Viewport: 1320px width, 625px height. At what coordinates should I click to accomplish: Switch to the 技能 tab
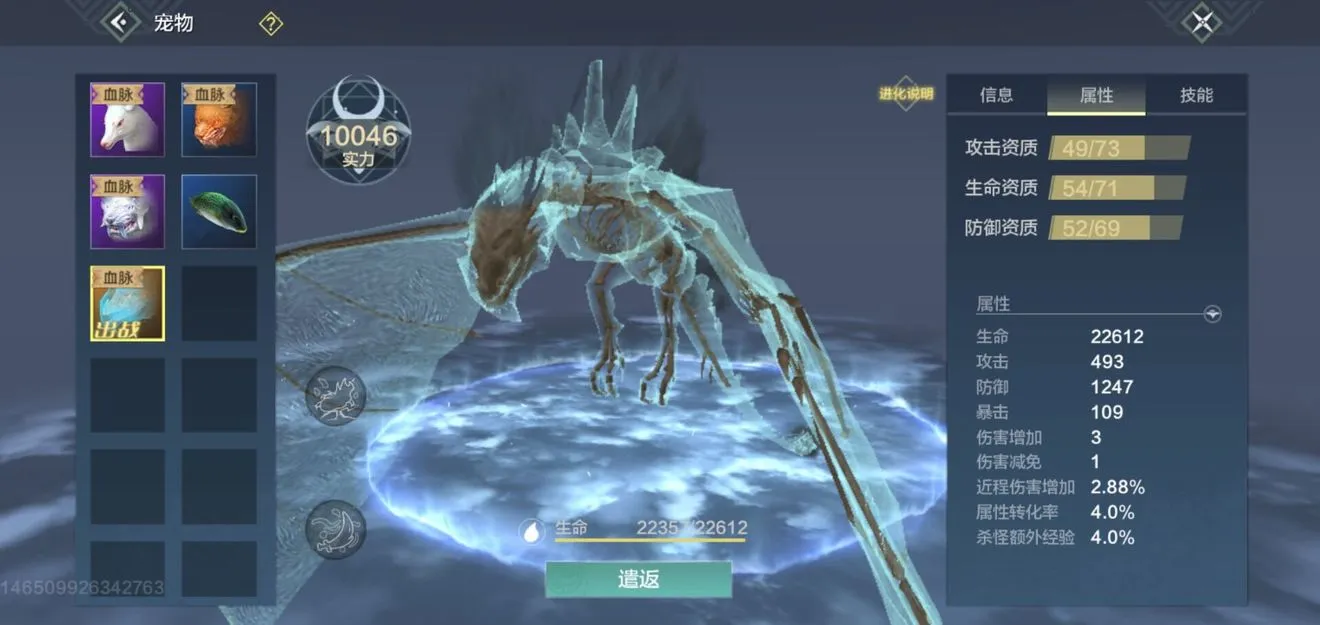coord(1196,95)
